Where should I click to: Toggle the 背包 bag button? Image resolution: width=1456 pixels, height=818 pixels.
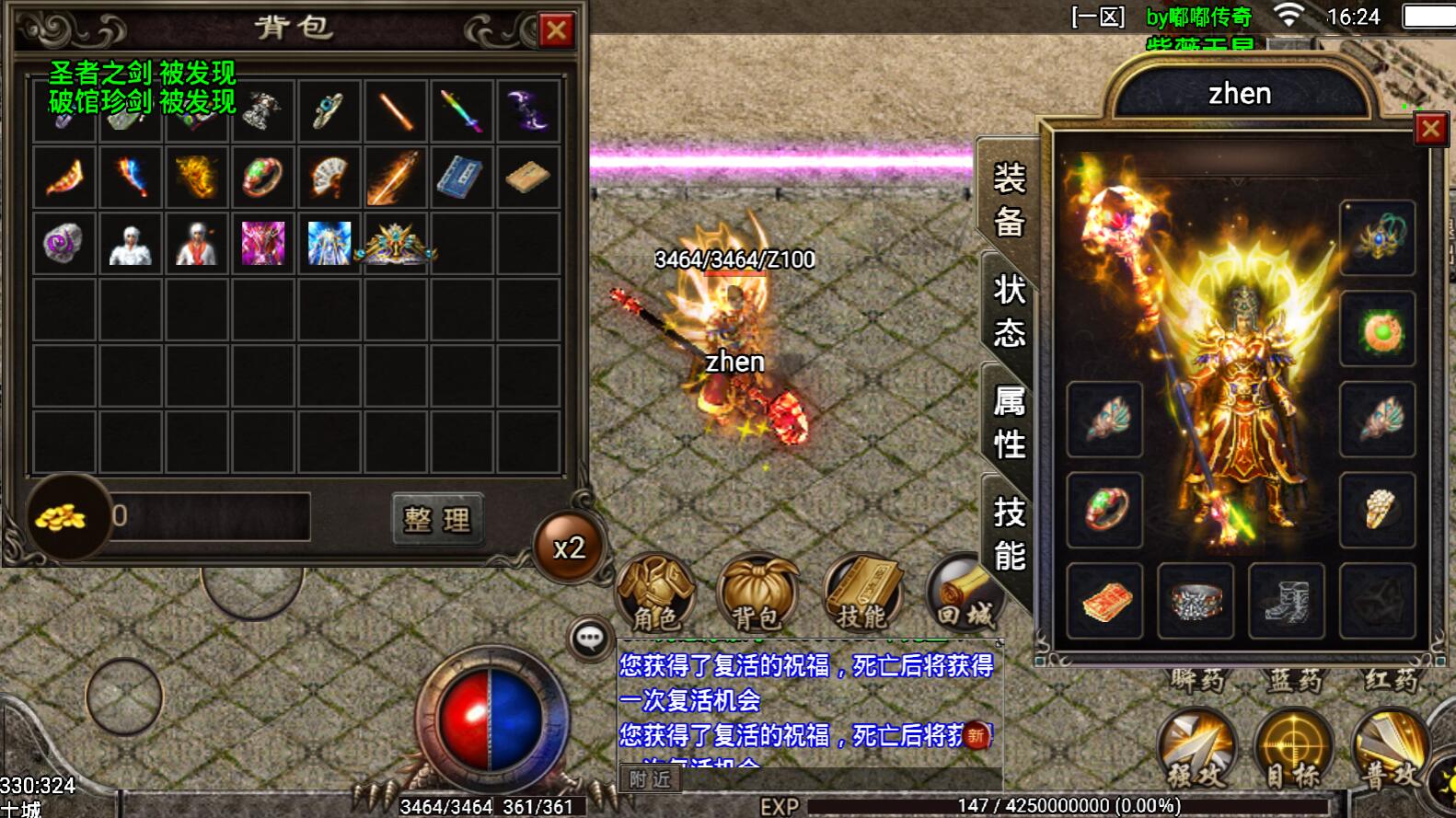tap(757, 593)
